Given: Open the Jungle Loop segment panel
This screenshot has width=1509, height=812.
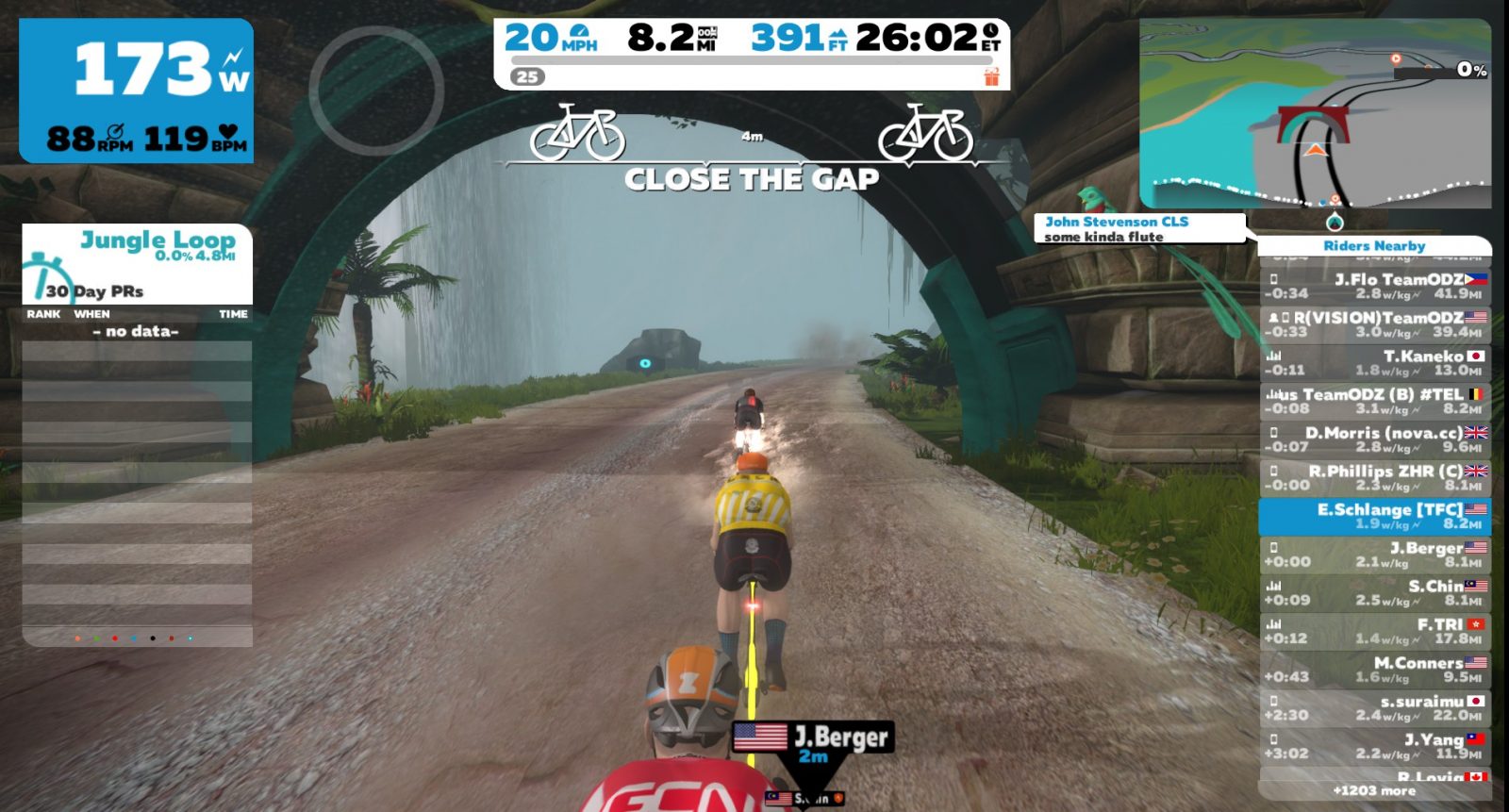Looking at the screenshot, I should pyautogui.click(x=138, y=264).
